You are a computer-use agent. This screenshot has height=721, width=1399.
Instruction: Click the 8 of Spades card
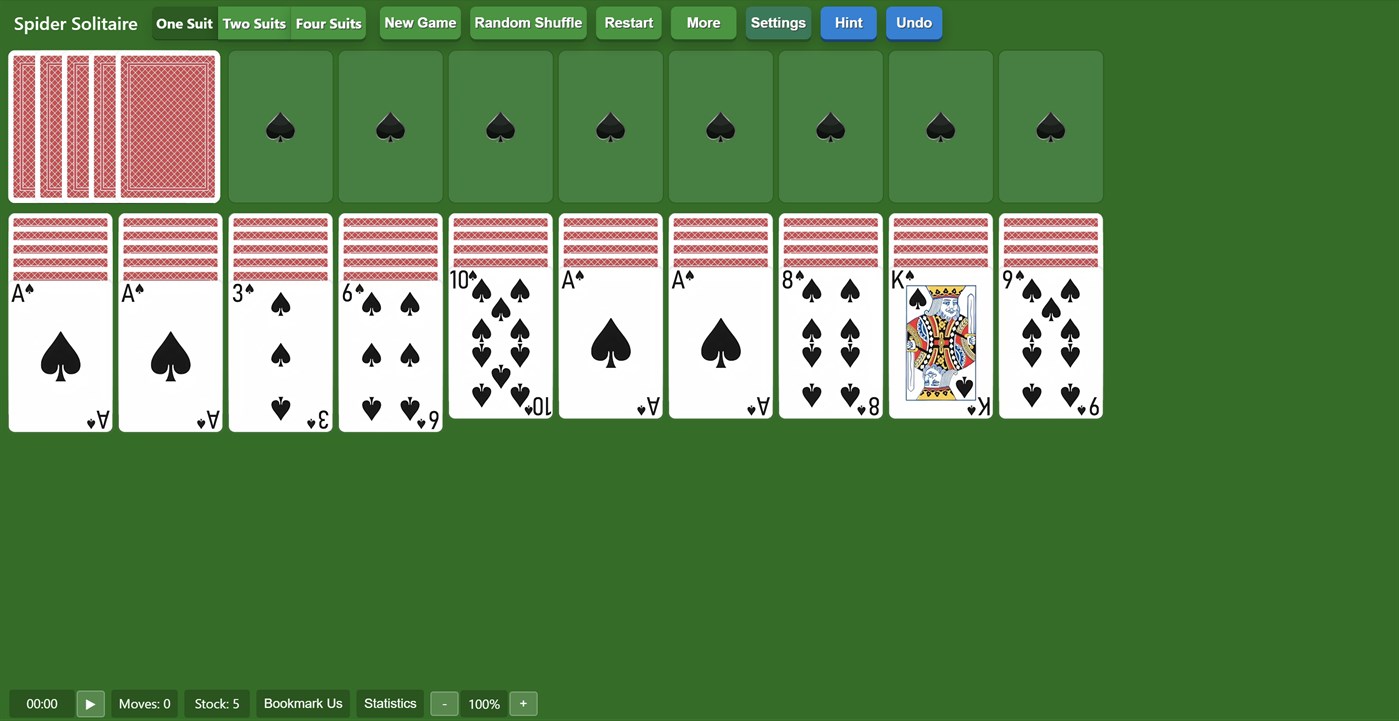tap(830, 345)
